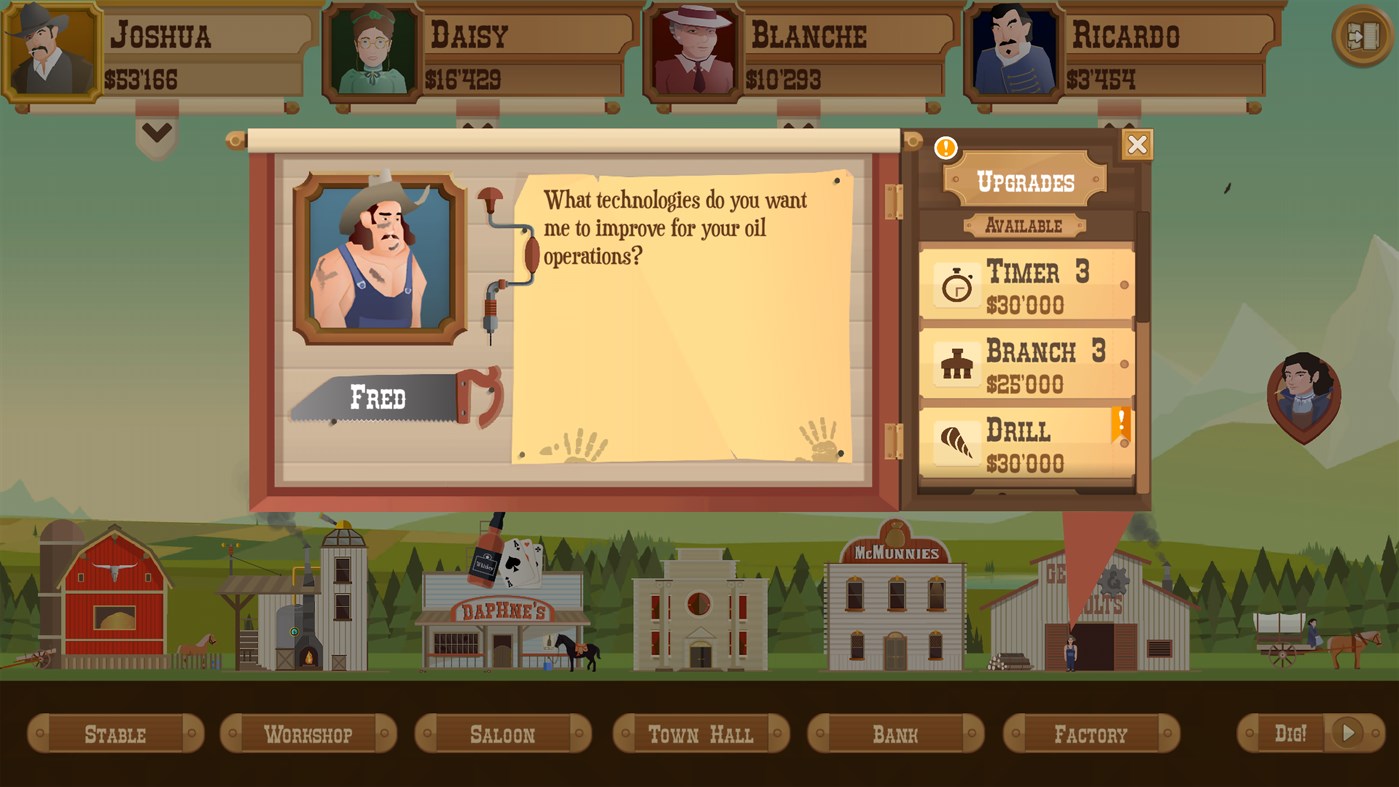Open the Town Hall
Screen dimensions: 1399x787
700,733
